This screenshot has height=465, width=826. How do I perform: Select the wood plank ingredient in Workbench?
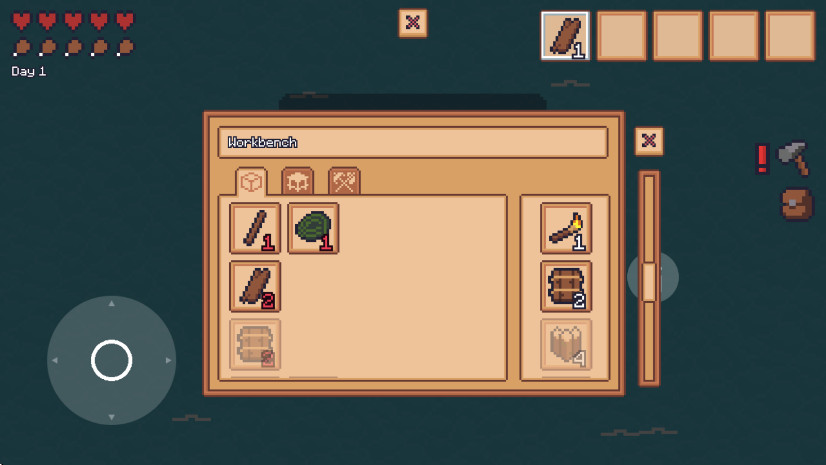point(255,287)
